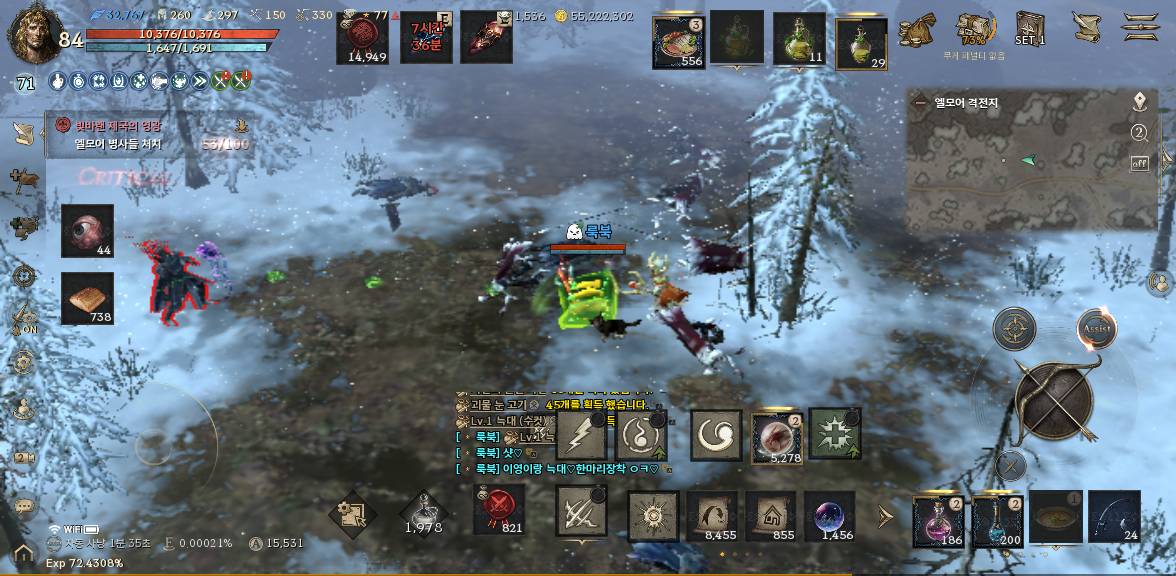1176x576 pixels.
Task: Open the main hamburger menu
Action: point(1139,27)
